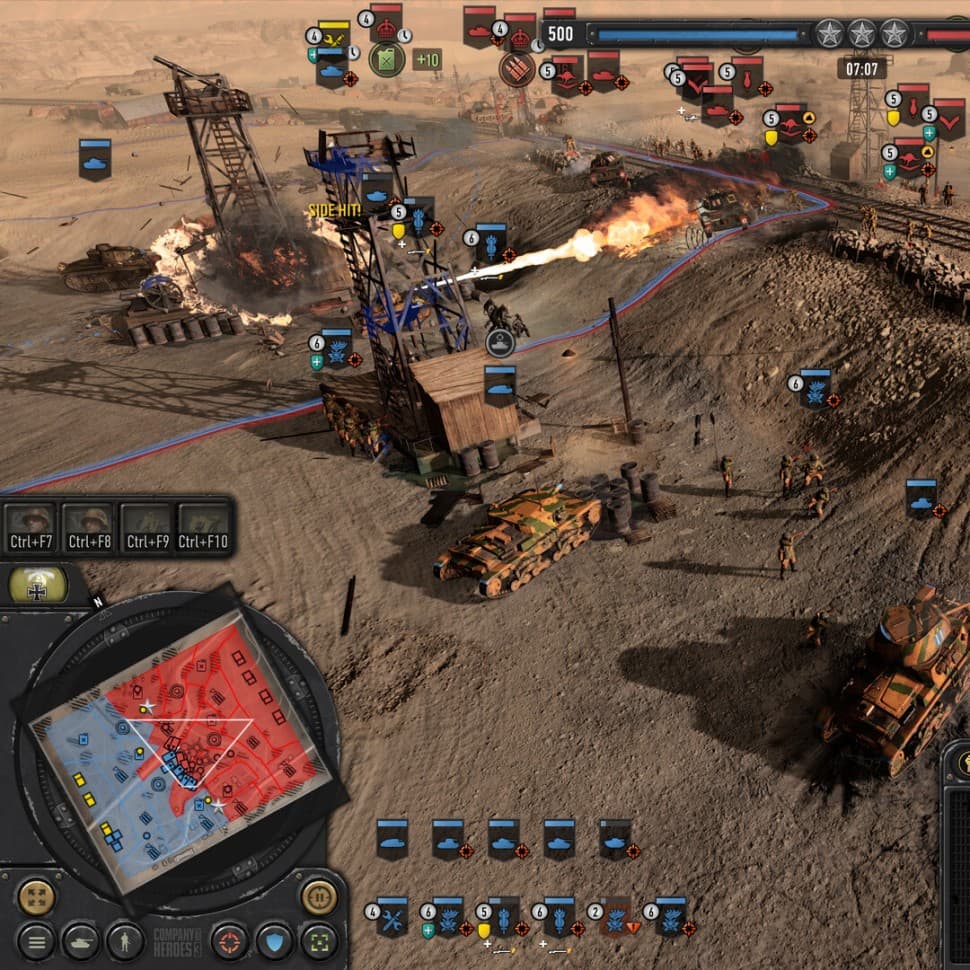Select the tank vehicle filter button
970x970 pixels.
click(x=80, y=941)
